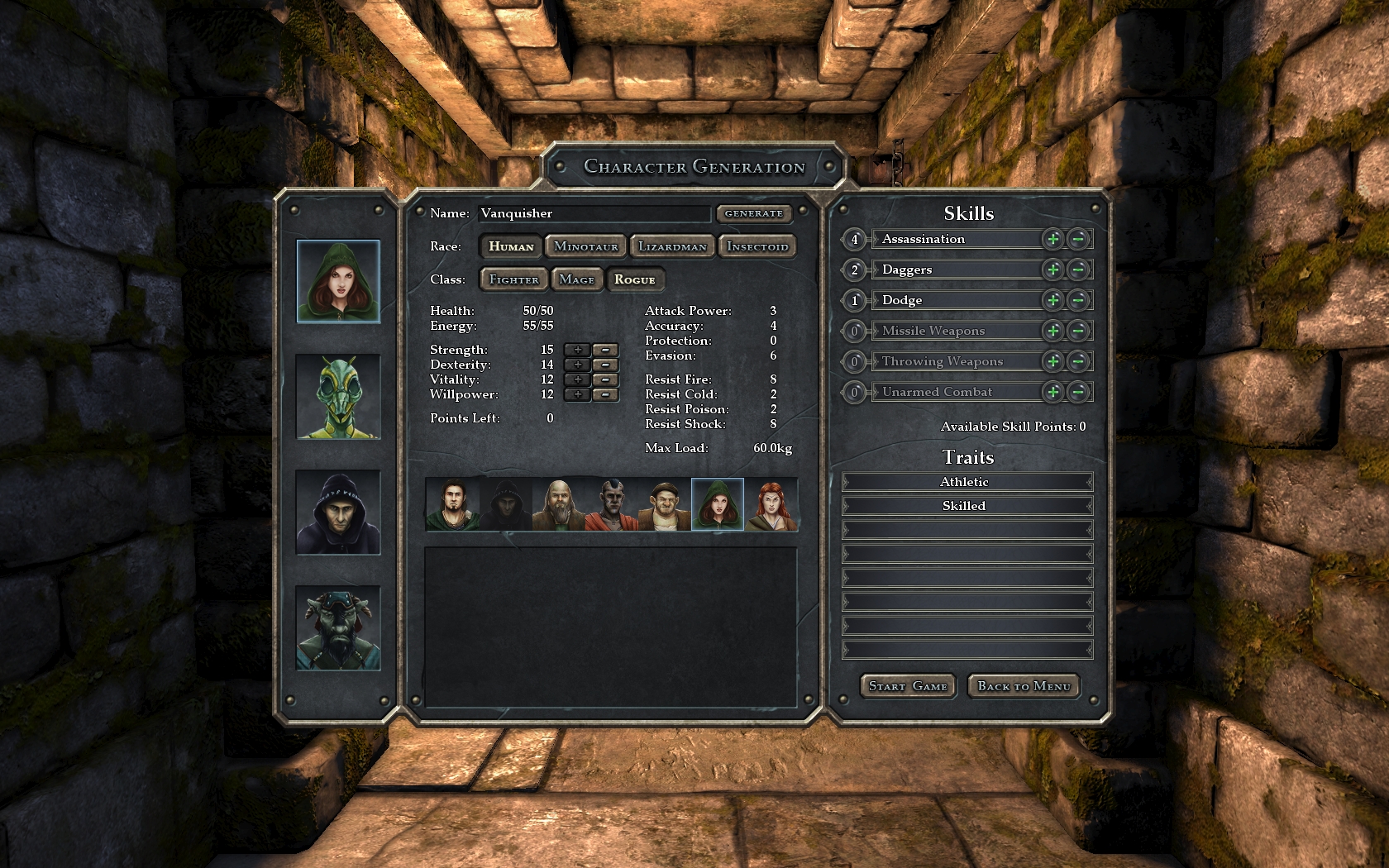The width and height of the screenshot is (1389, 868).
Task: Start the game
Action: (908, 686)
